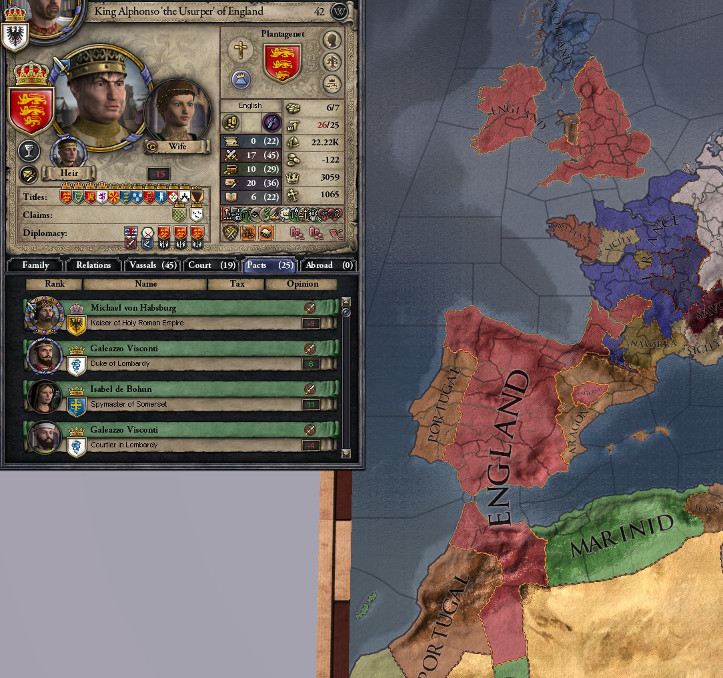Click the pacts list scrollbar down arrow
This screenshot has height=678, width=723.
point(346,453)
